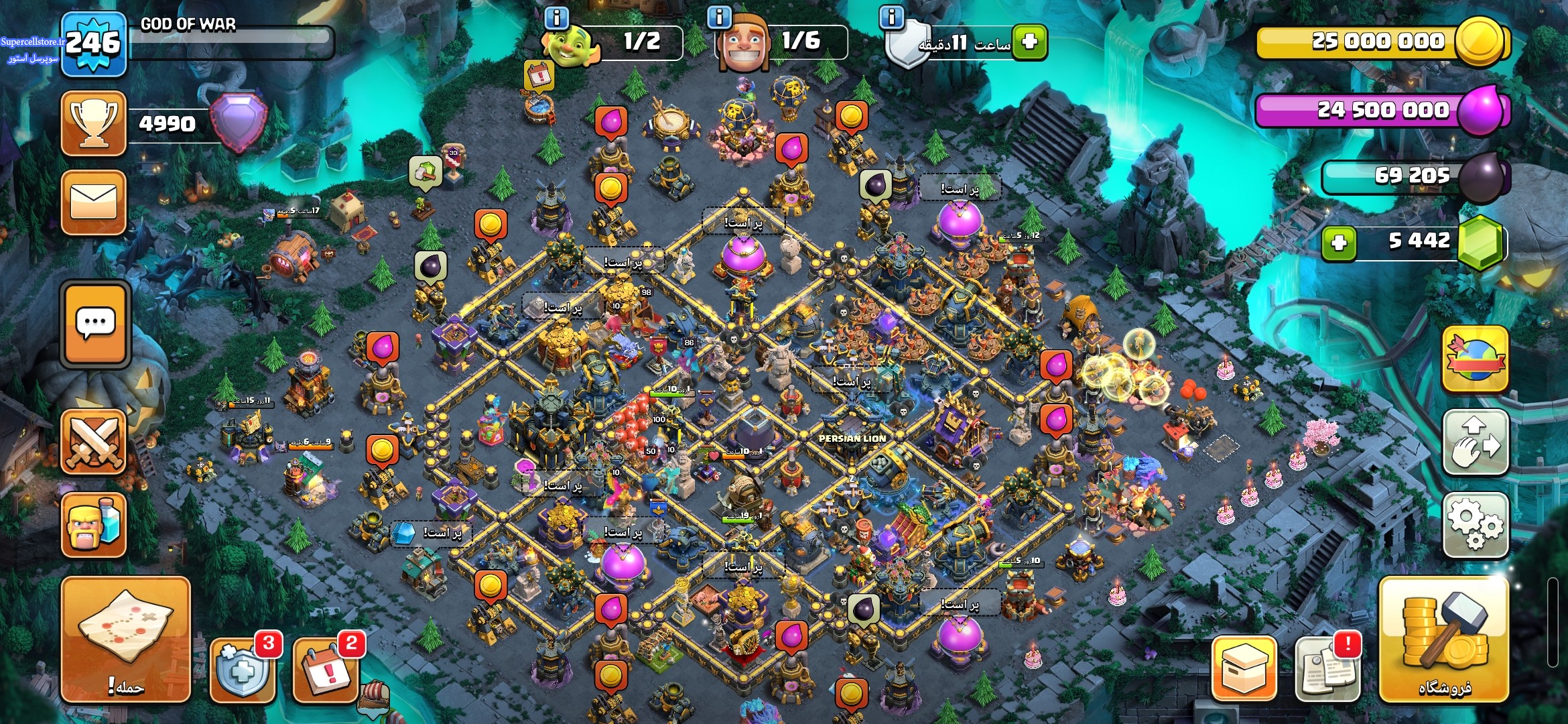Open the crossed swords clan war button
The width and height of the screenshot is (1568, 724).
click(x=94, y=442)
